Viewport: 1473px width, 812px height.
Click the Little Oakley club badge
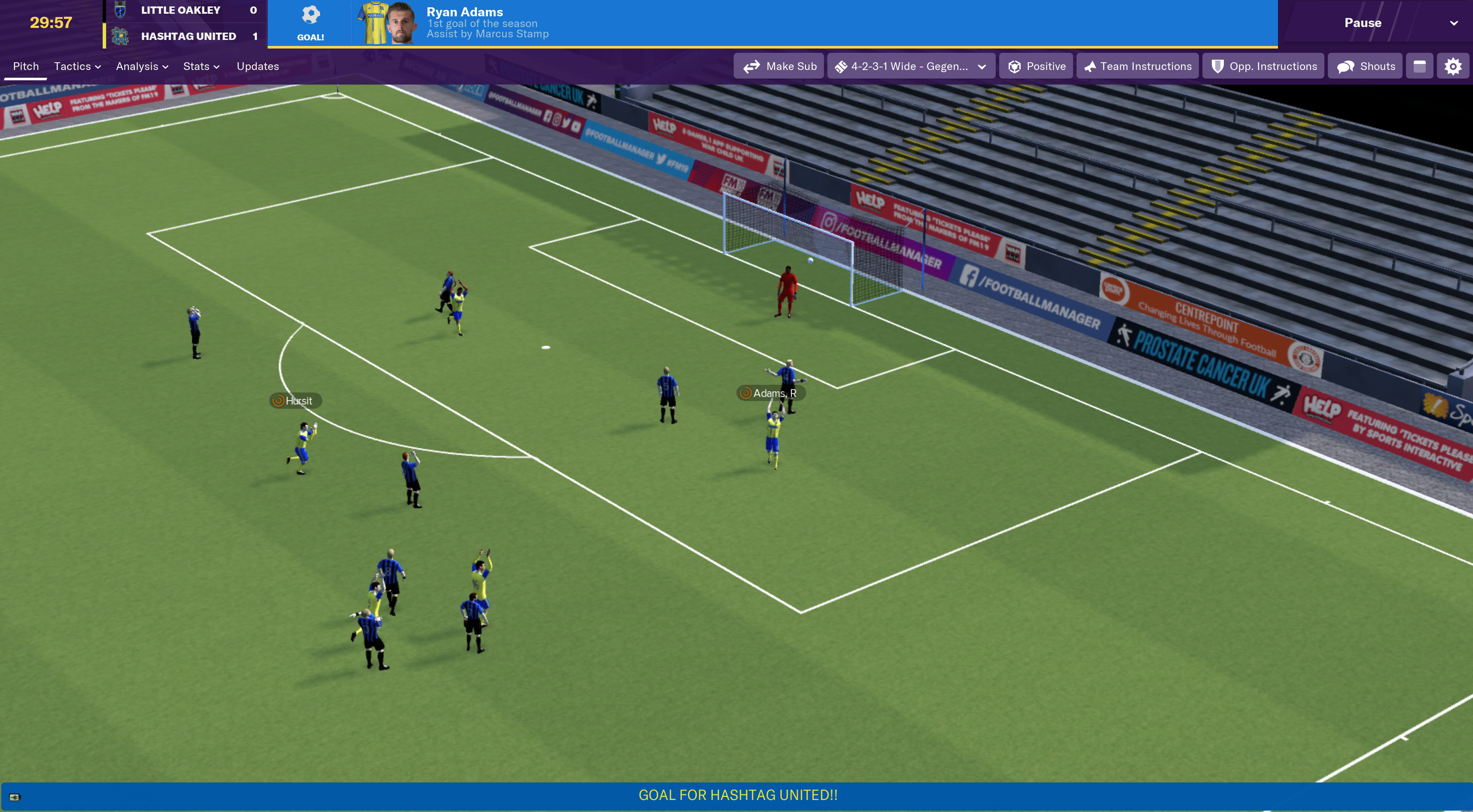pyautogui.click(x=121, y=10)
